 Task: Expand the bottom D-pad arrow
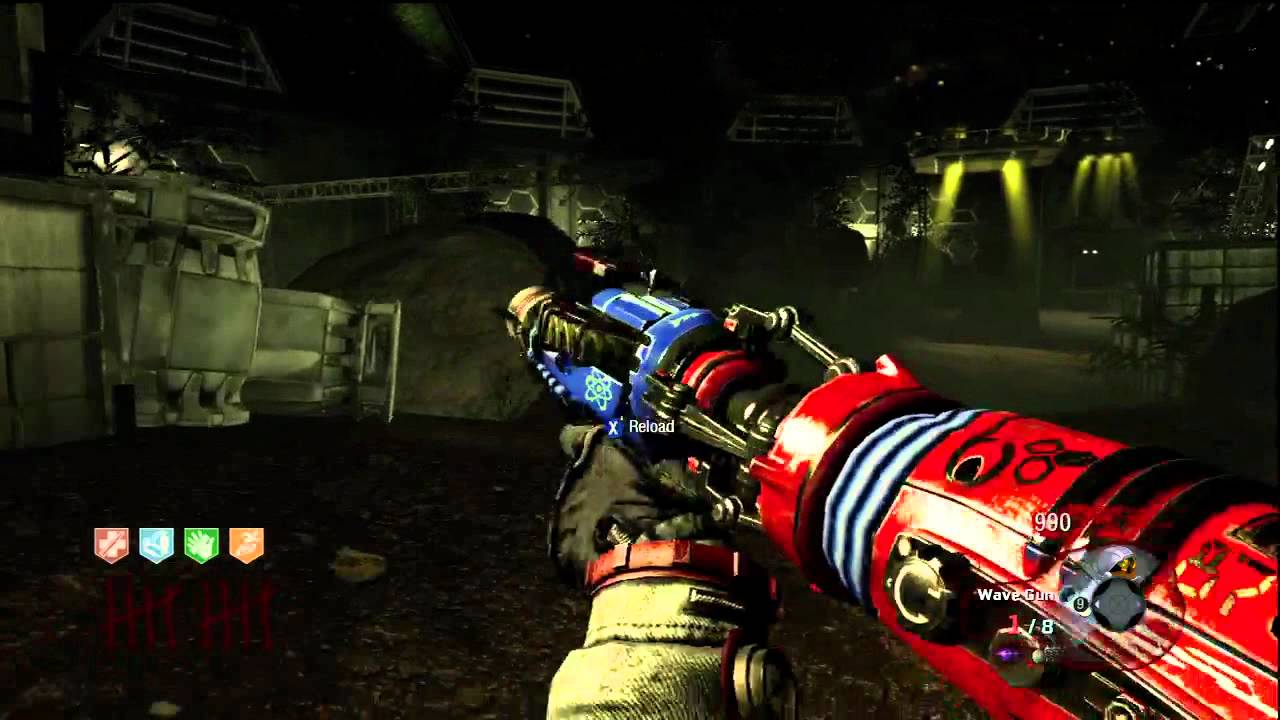pyautogui.click(x=1117, y=622)
